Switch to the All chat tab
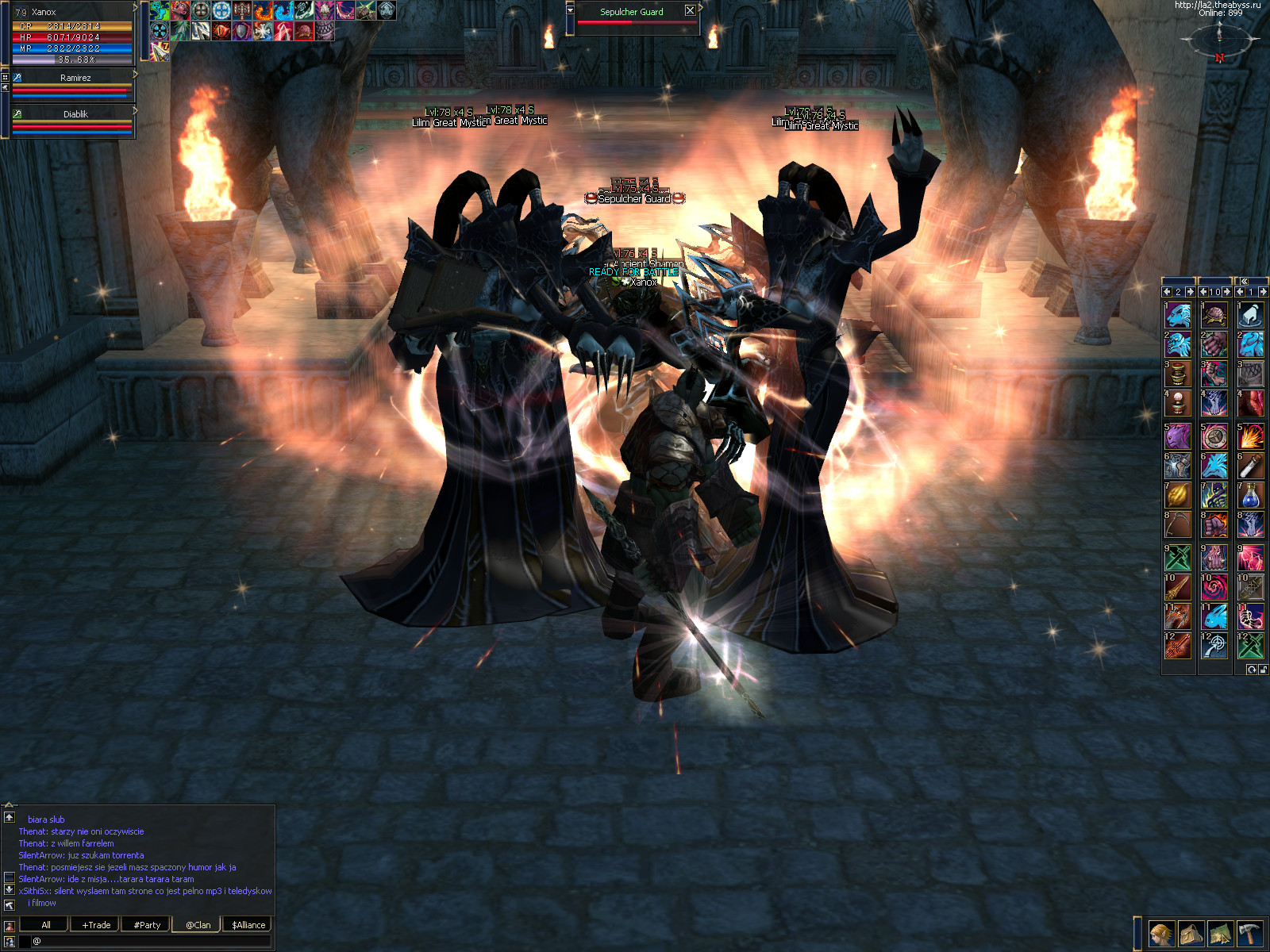Viewport: 1270px width, 952px height. [45, 924]
